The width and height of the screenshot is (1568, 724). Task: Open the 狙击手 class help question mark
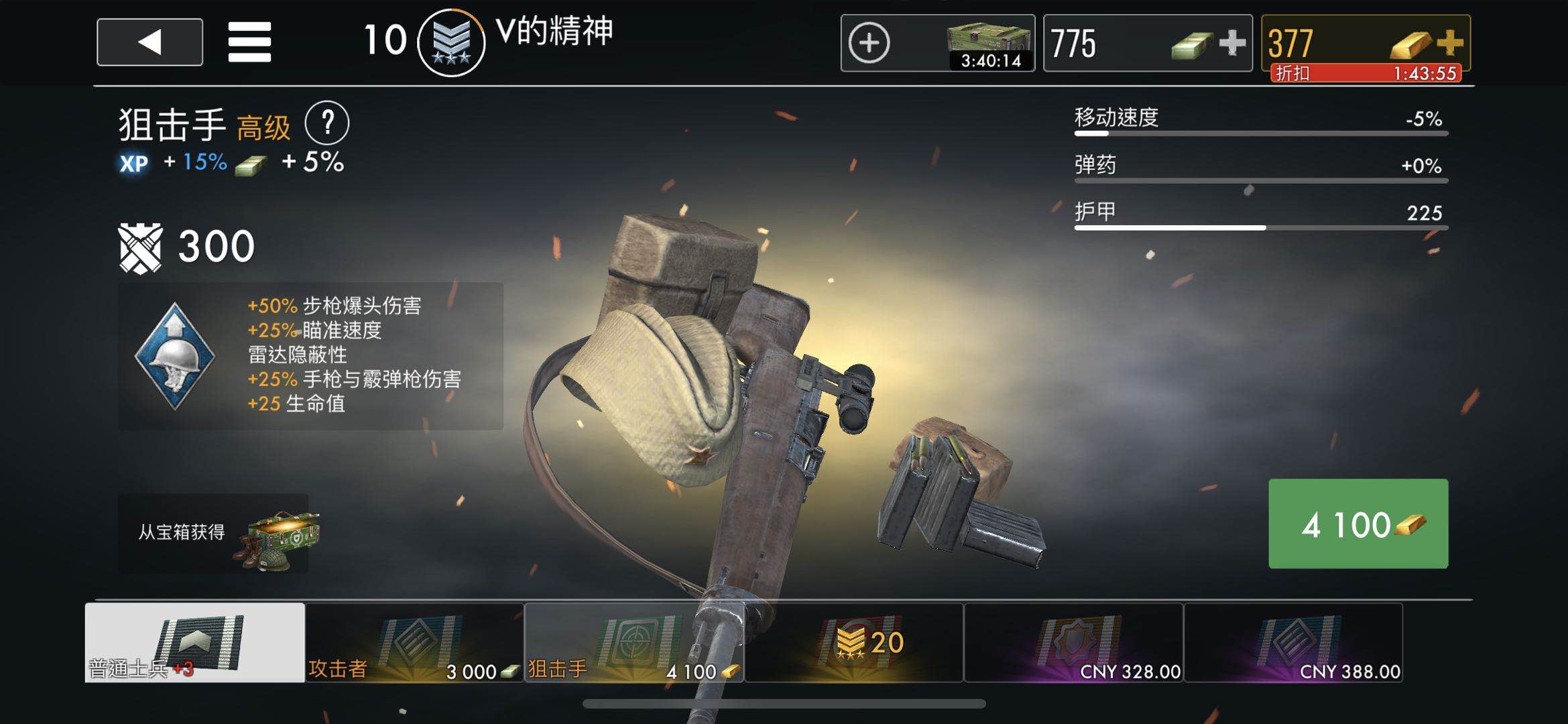click(328, 123)
